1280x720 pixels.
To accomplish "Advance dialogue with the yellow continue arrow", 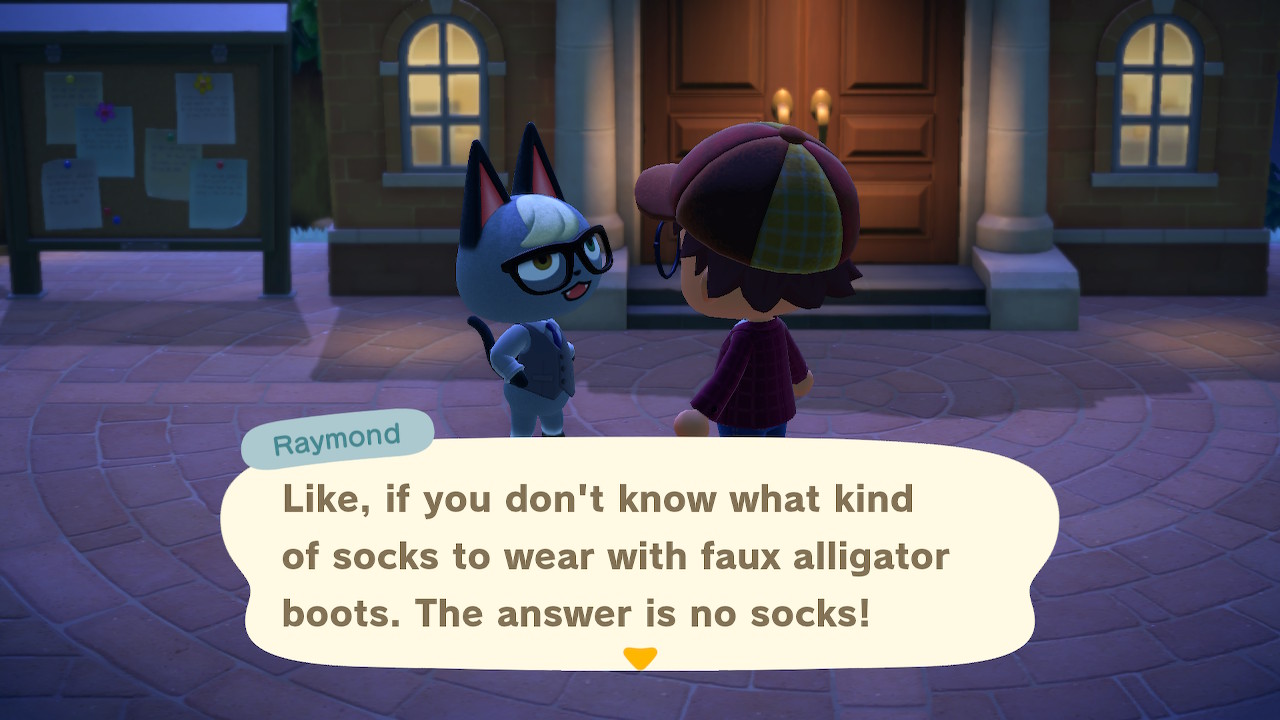I will [639, 657].
